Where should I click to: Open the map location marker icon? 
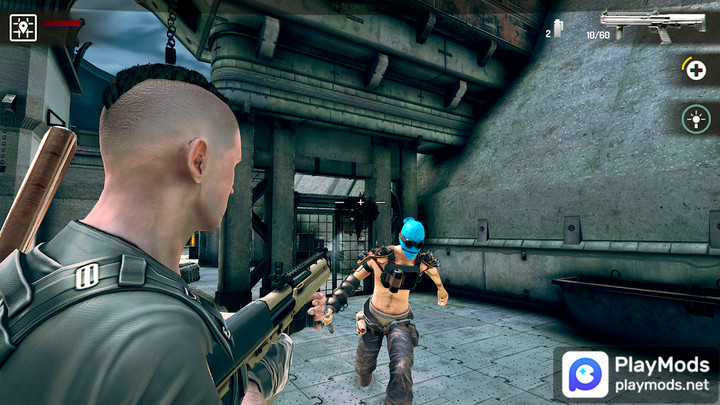click(x=23, y=27)
